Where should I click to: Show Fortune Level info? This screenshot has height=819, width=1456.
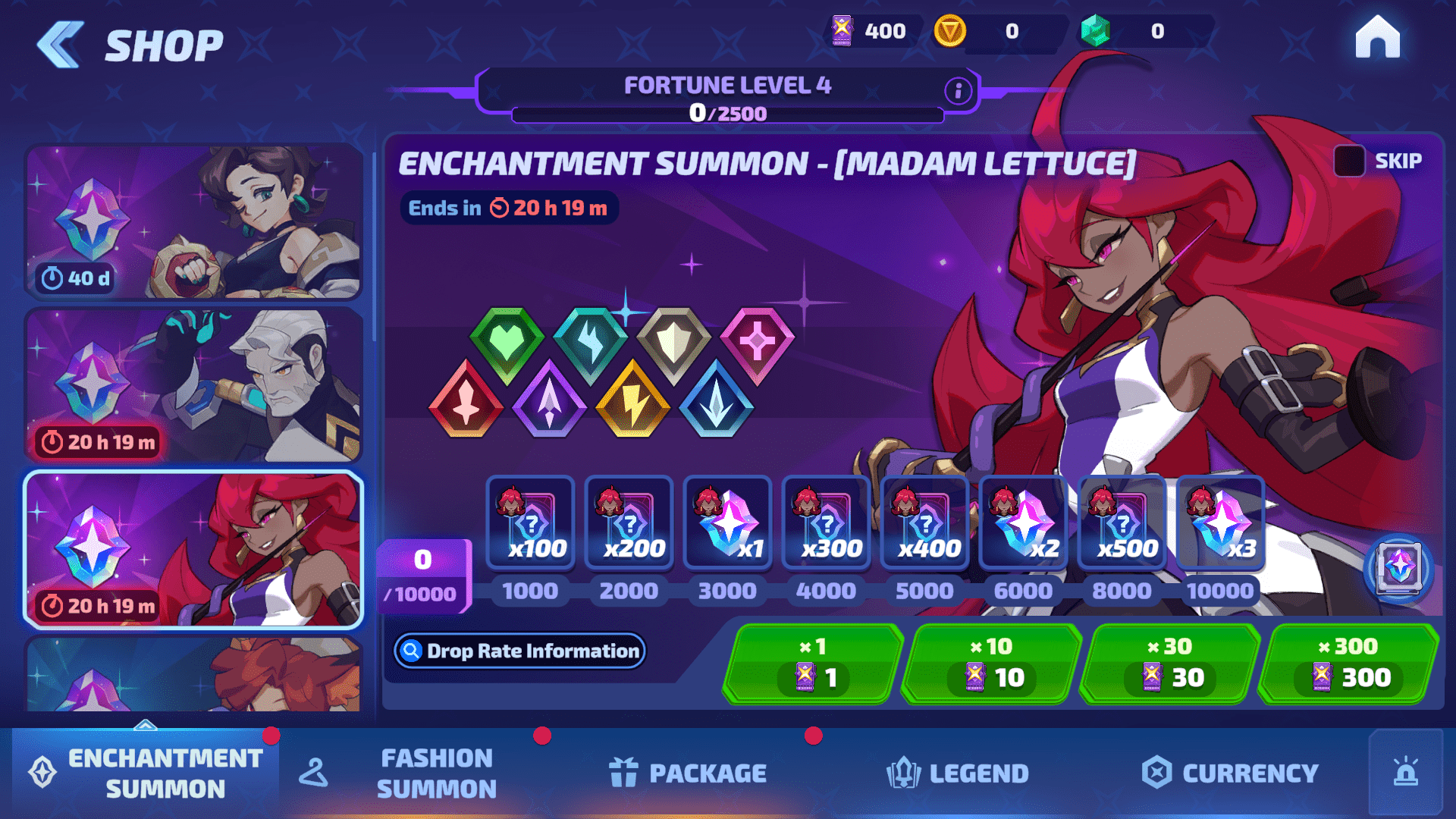click(958, 91)
